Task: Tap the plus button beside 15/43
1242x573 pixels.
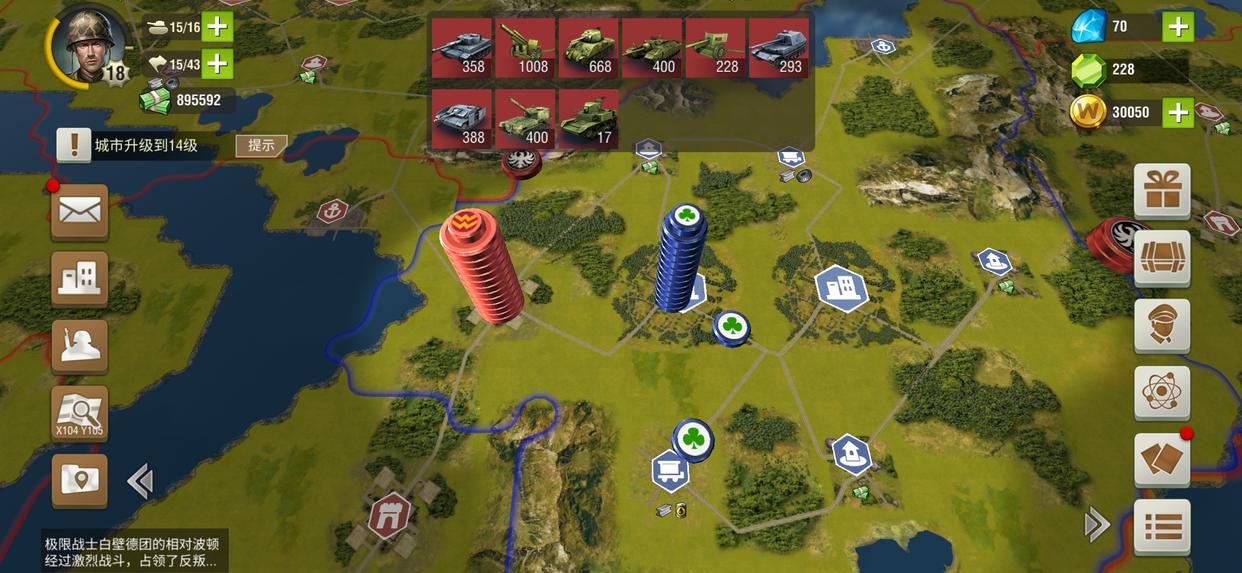Action: click(x=217, y=64)
